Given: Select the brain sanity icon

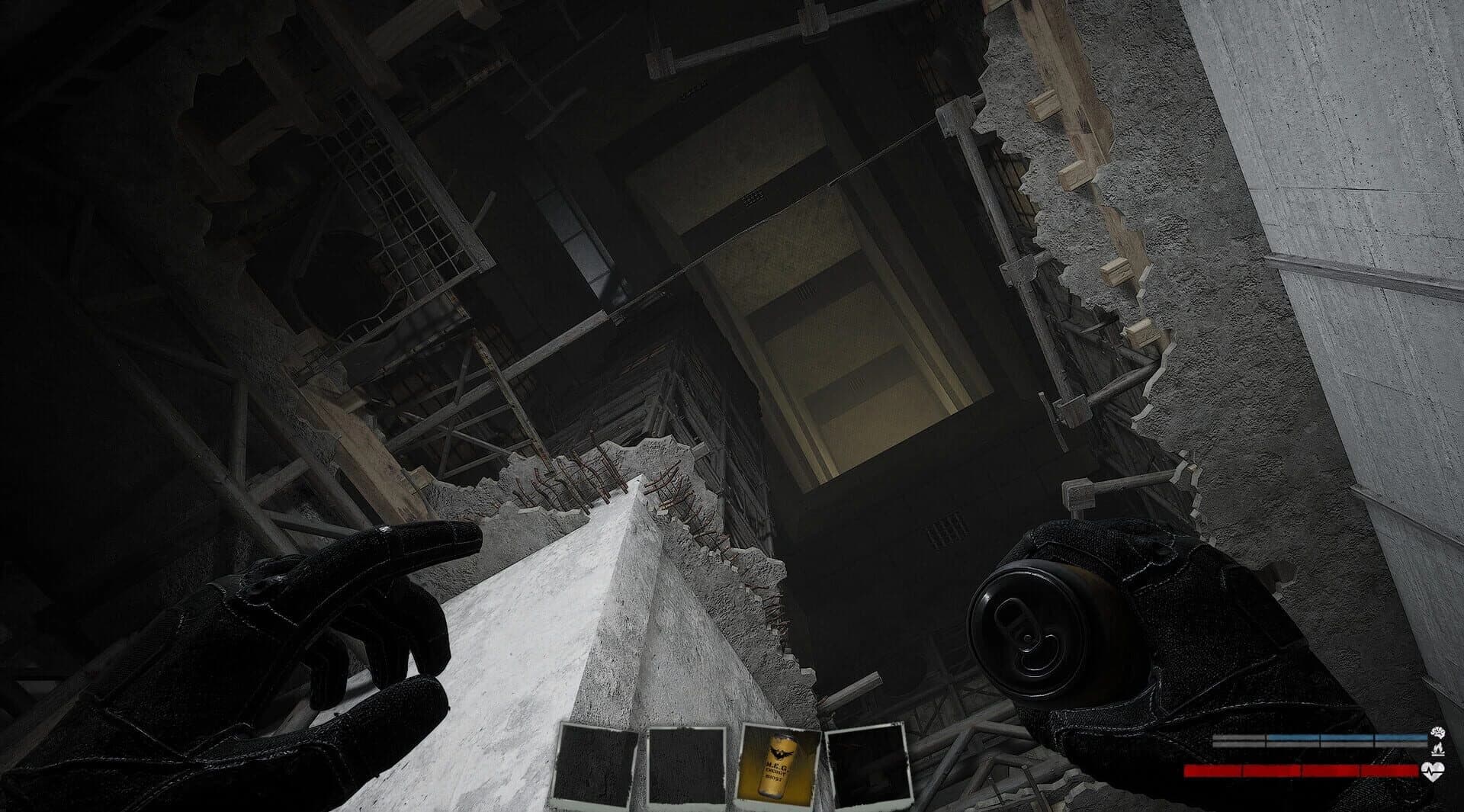Looking at the screenshot, I should click(1437, 733).
